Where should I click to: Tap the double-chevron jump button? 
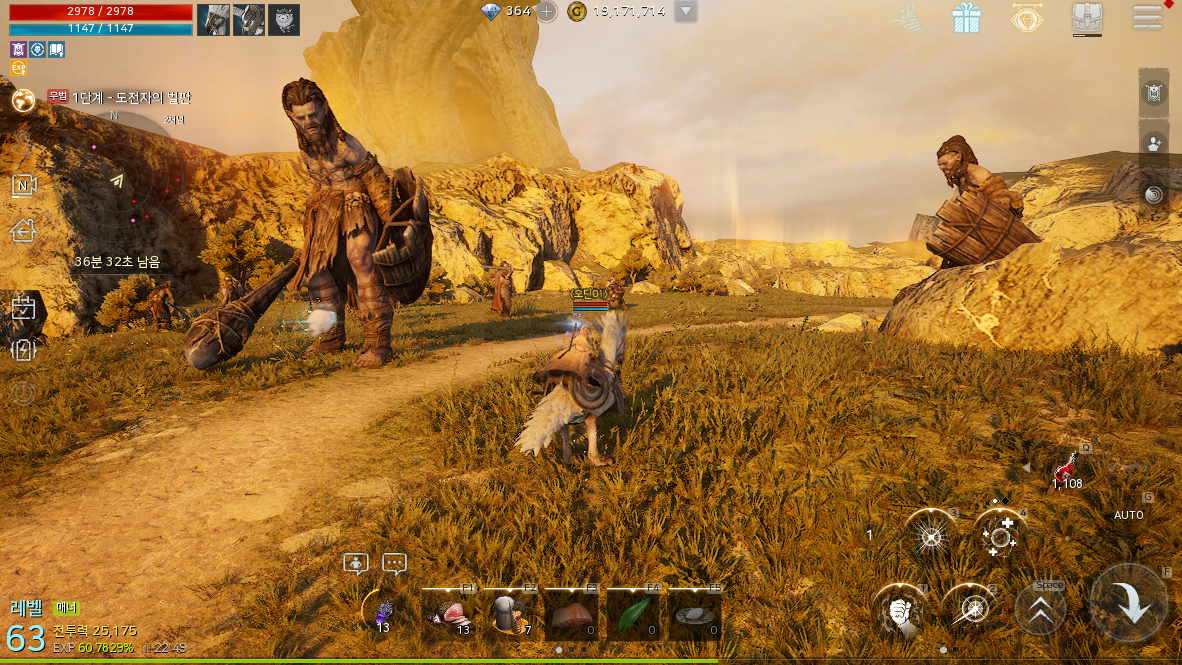click(x=1041, y=609)
